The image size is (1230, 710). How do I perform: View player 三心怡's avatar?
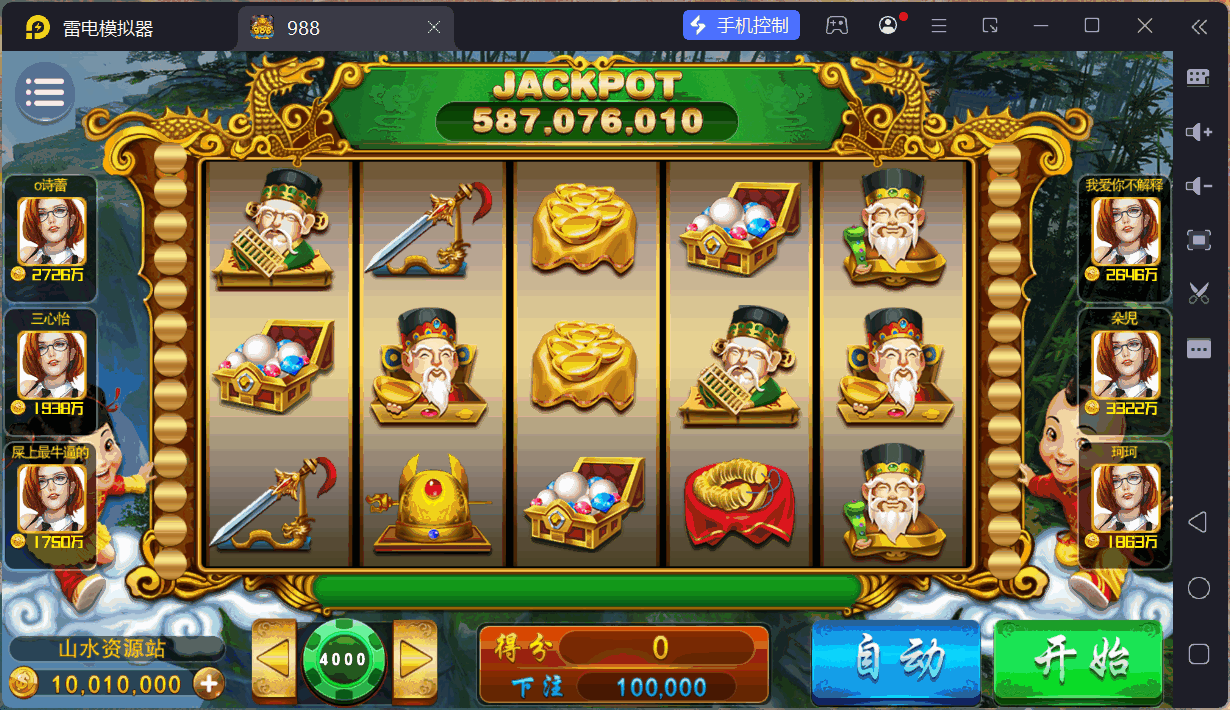pos(51,364)
